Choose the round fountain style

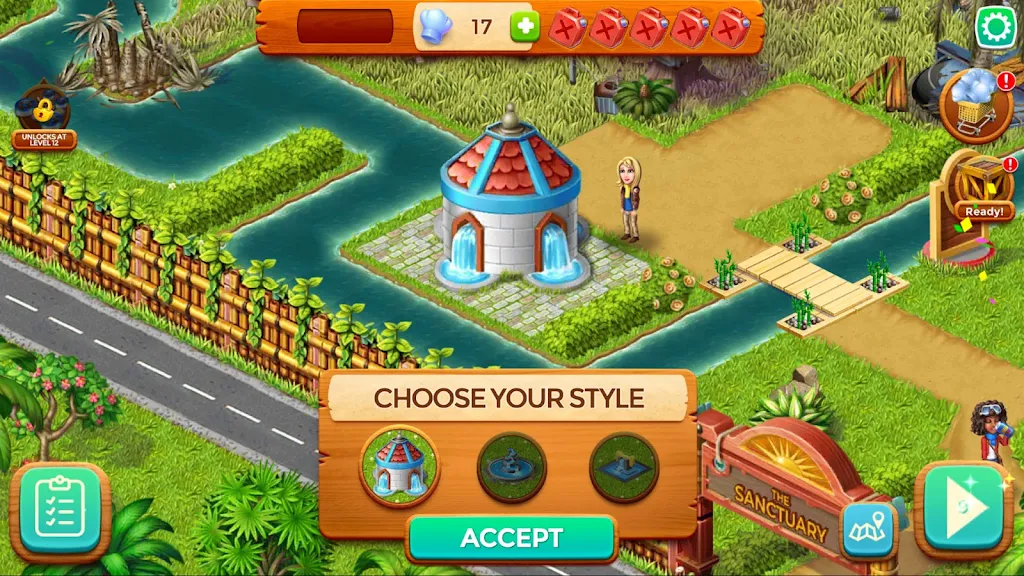(x=512, y=467)
